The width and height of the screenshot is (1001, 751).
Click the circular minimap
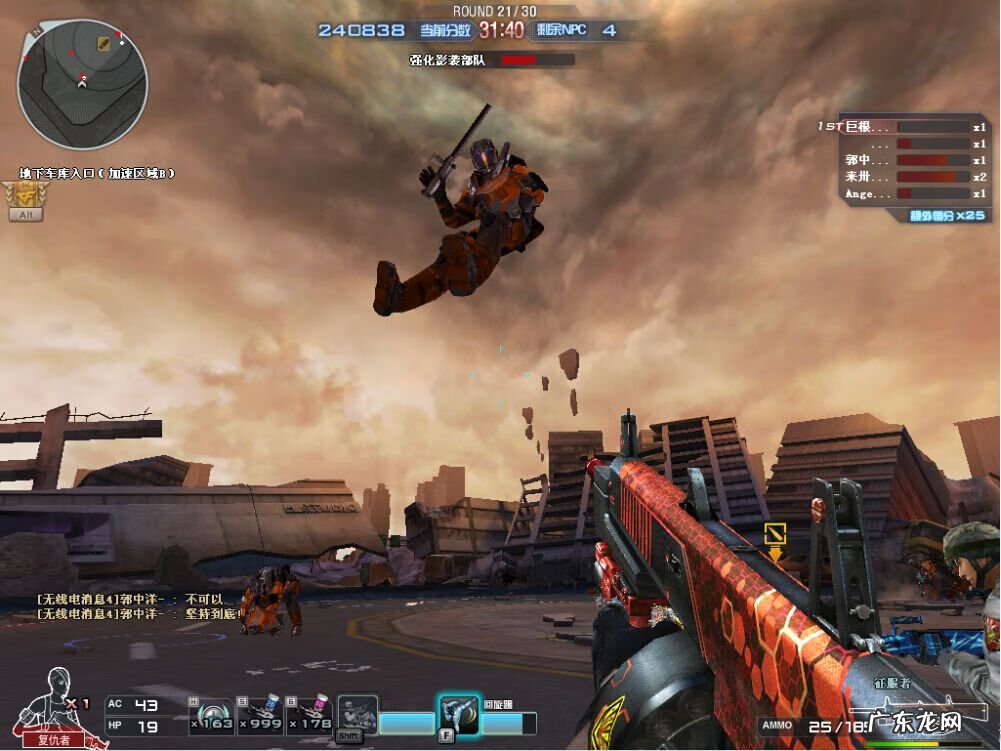point(82,84)
